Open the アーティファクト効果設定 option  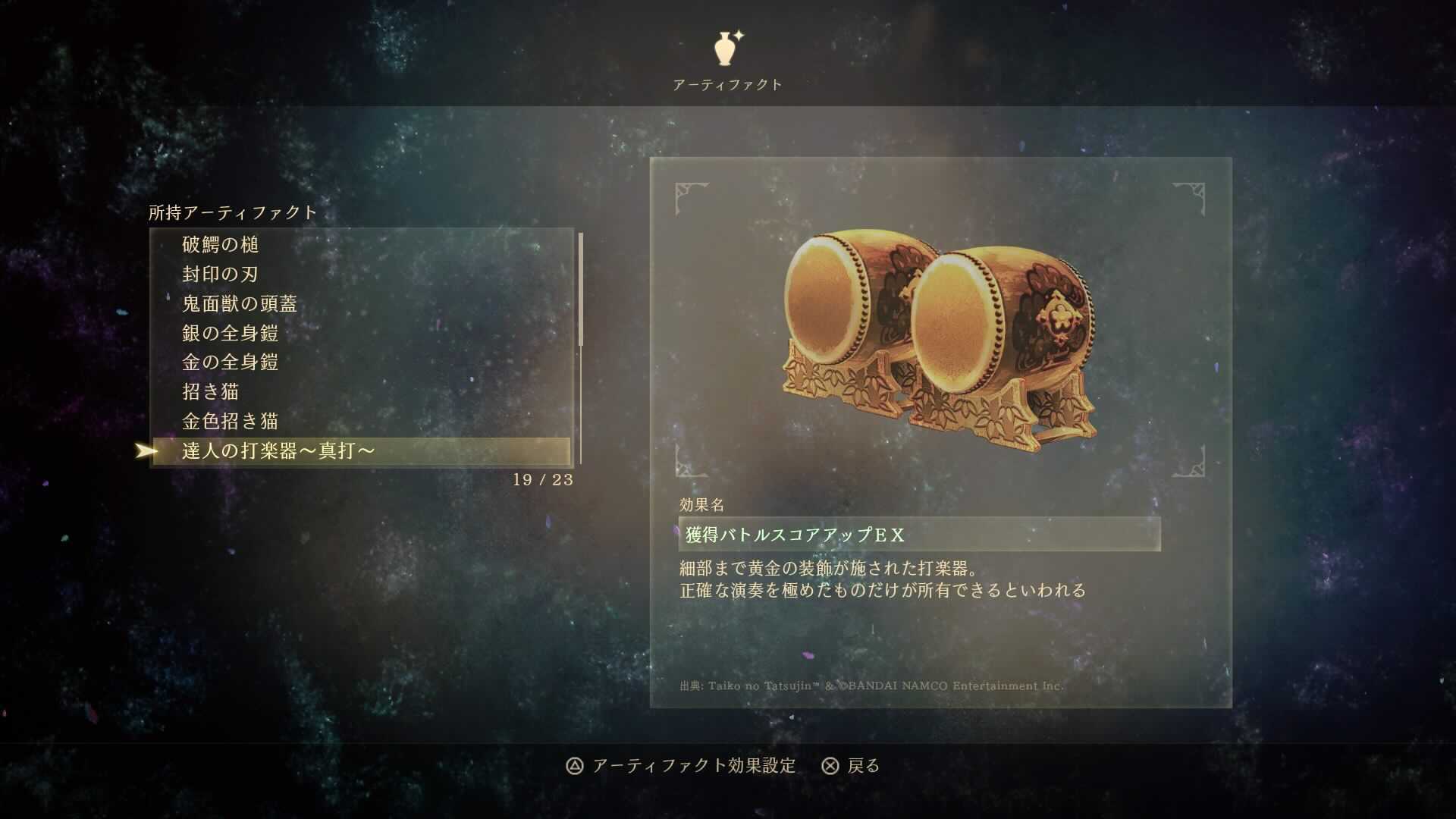tap(694, 767)
